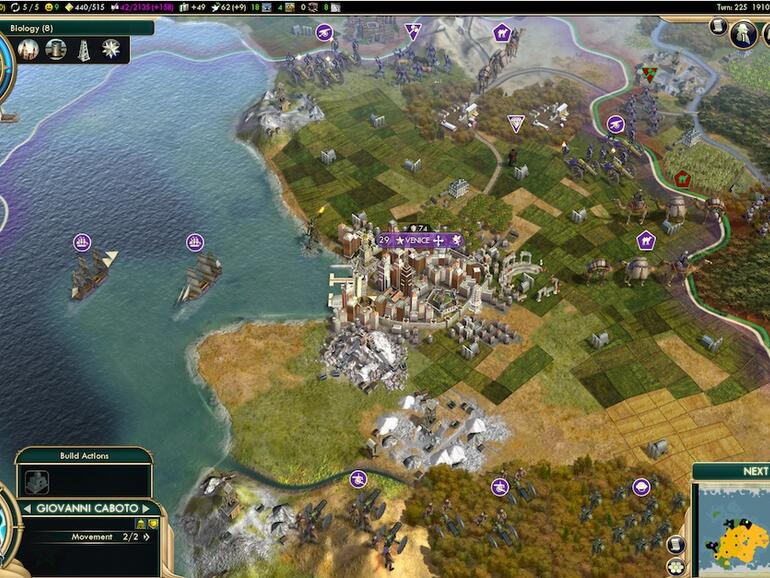Cycle to the next unit with right arrow
Viewport: 770px width, 578px height.
pyautogui.click(x=146, y=508)
